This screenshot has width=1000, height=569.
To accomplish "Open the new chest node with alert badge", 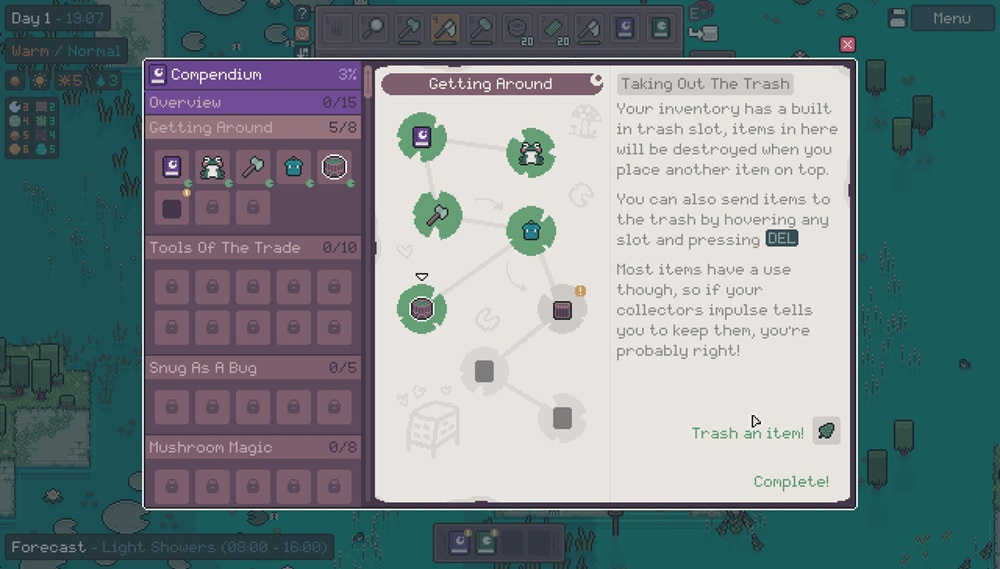I will pos(562,309).
